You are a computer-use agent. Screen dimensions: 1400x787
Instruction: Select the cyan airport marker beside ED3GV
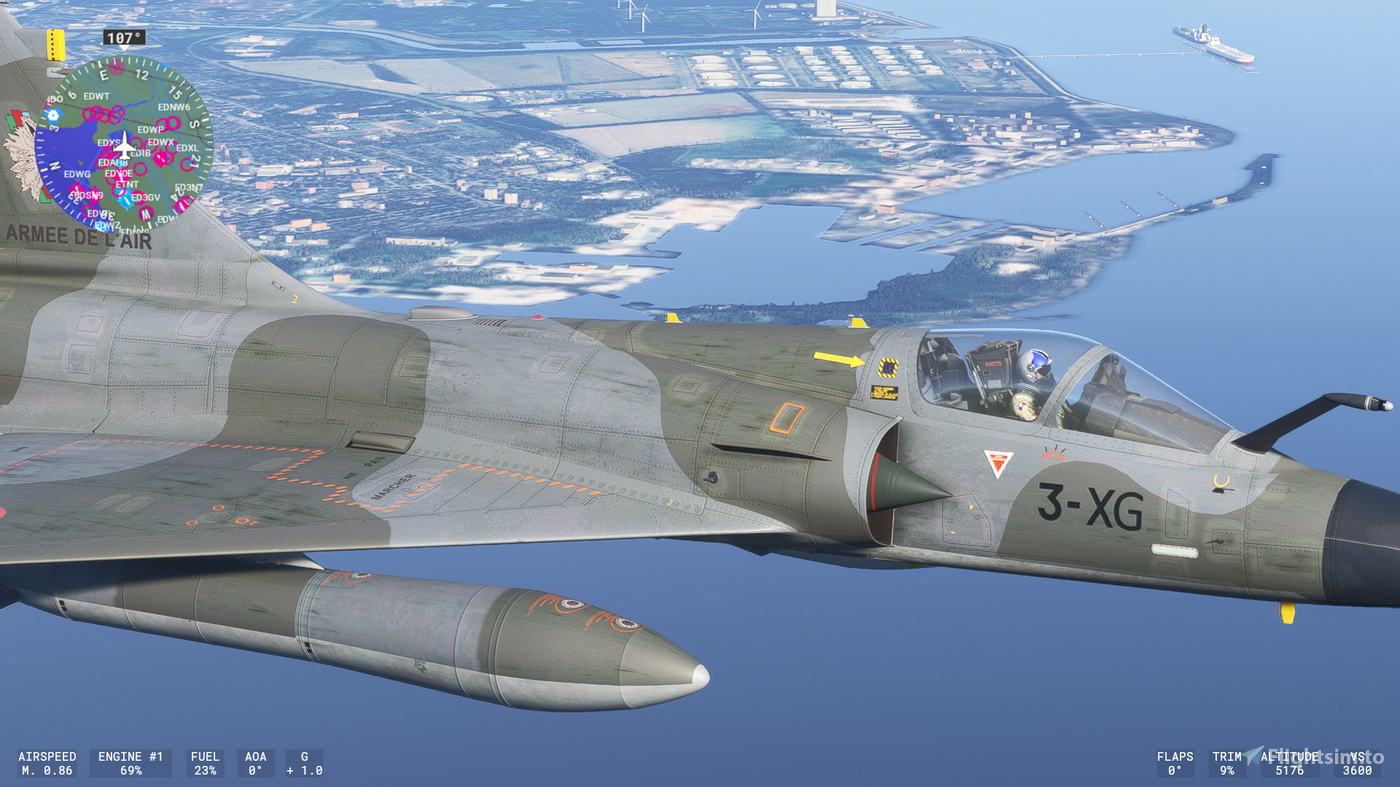[x=124, y=201]
